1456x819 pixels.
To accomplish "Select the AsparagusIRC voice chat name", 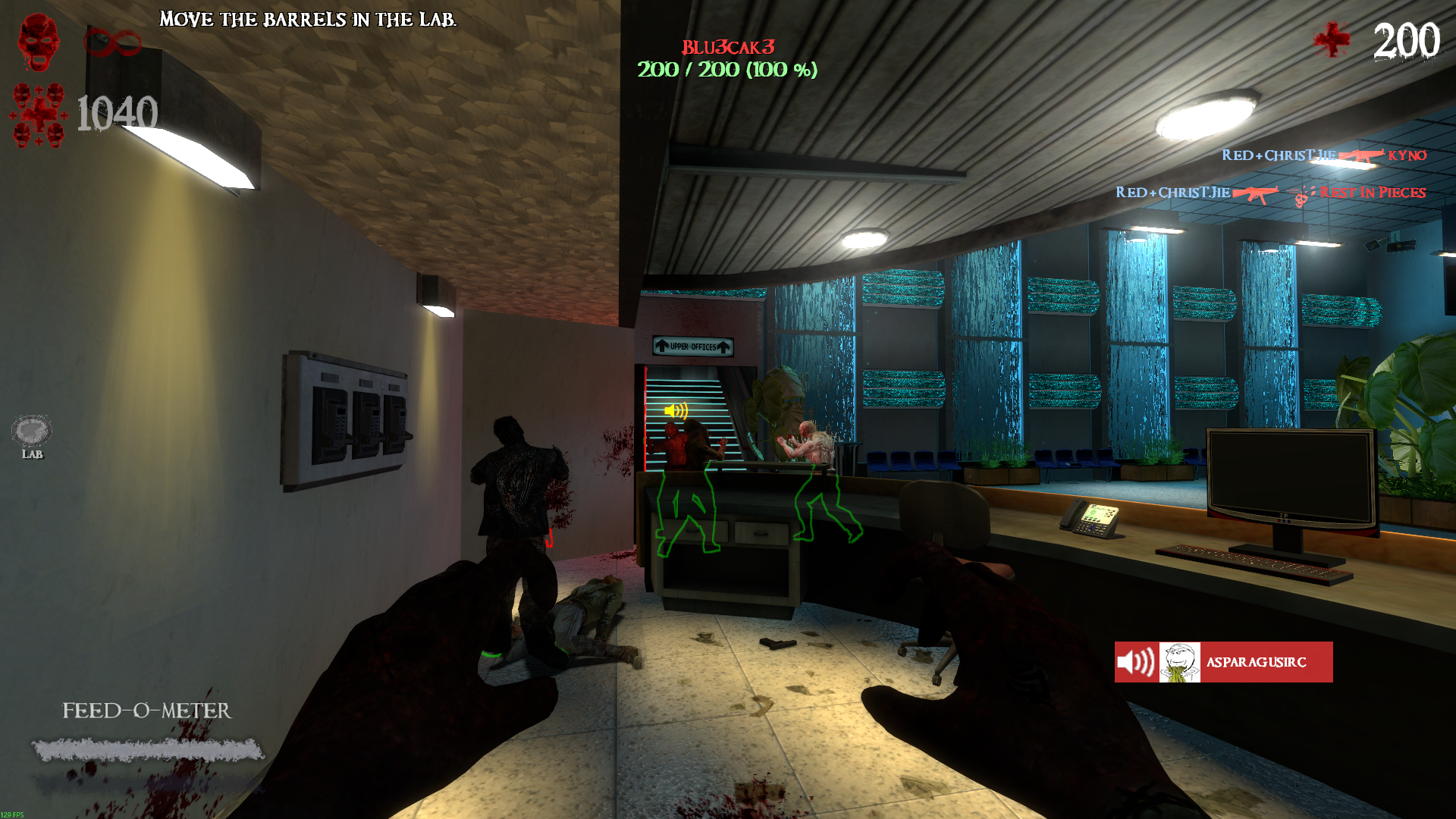I will (1256, 662).
